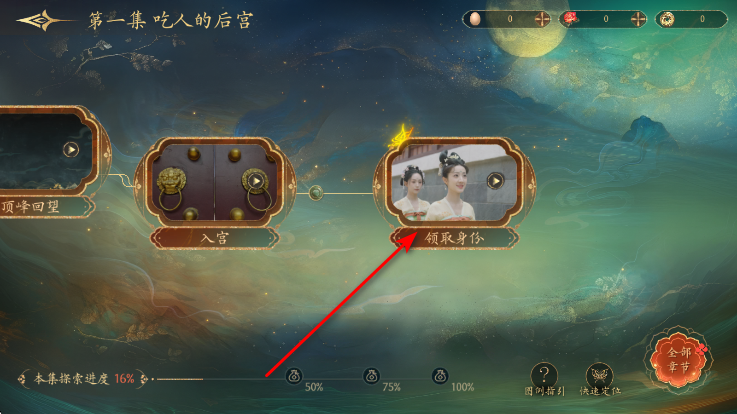Claim the 100% exploration reward bag

(440, 376)
